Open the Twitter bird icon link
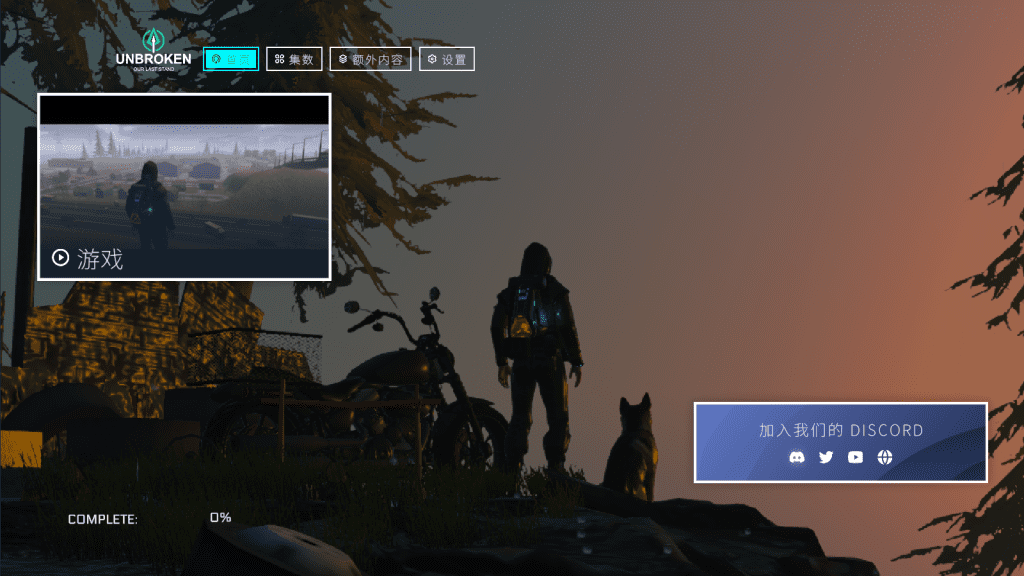1024x576 pixels. [x=826, y=457]
